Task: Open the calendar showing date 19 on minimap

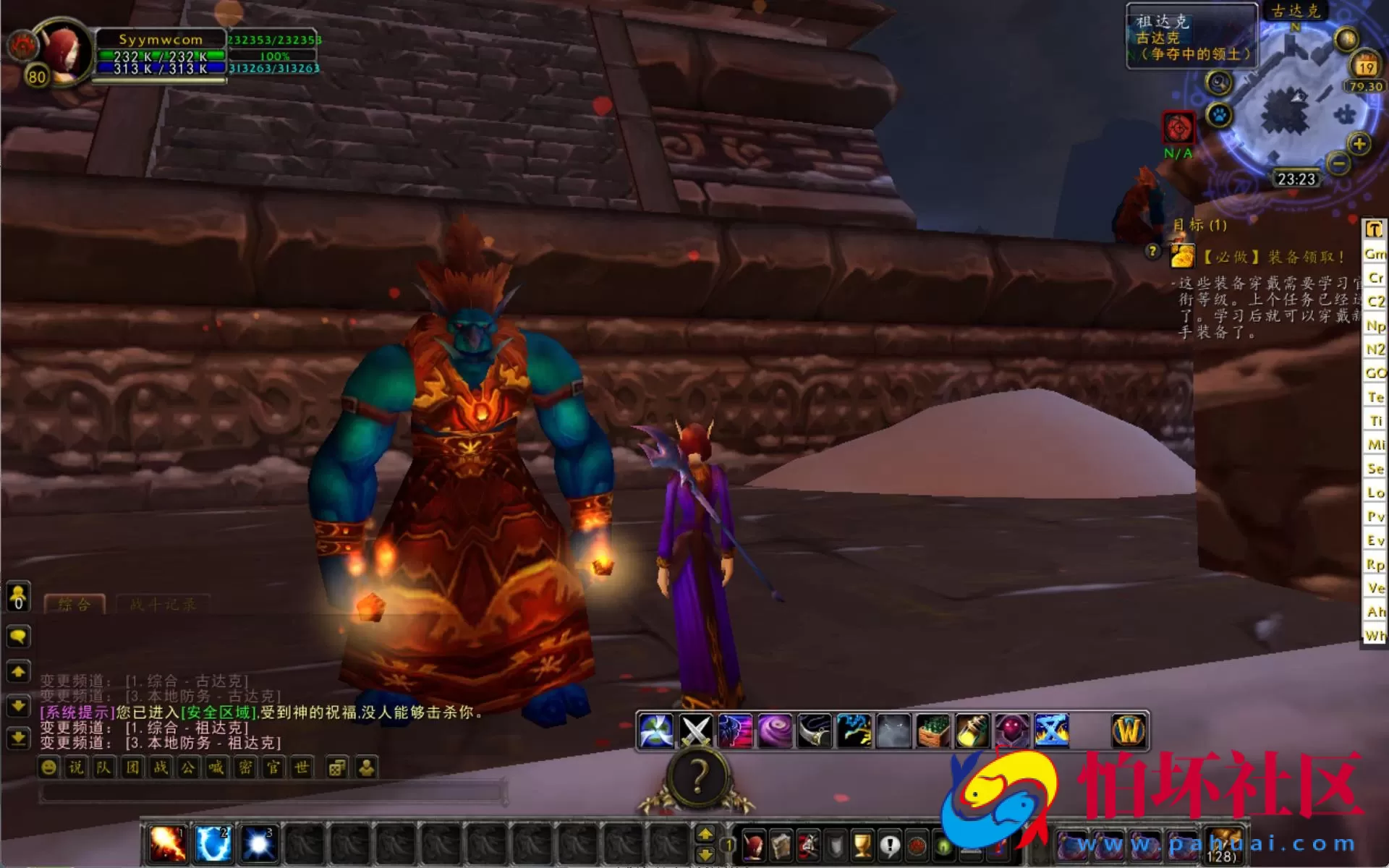Action: point(1365,64)
